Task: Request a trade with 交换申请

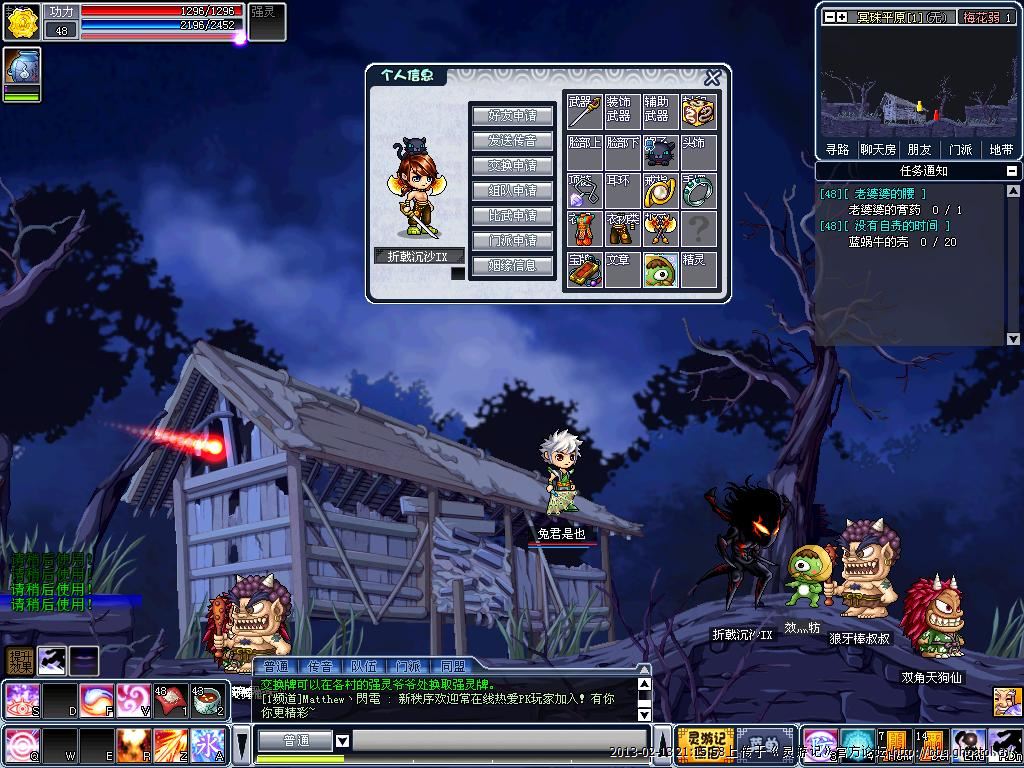Action: point(512,165)
